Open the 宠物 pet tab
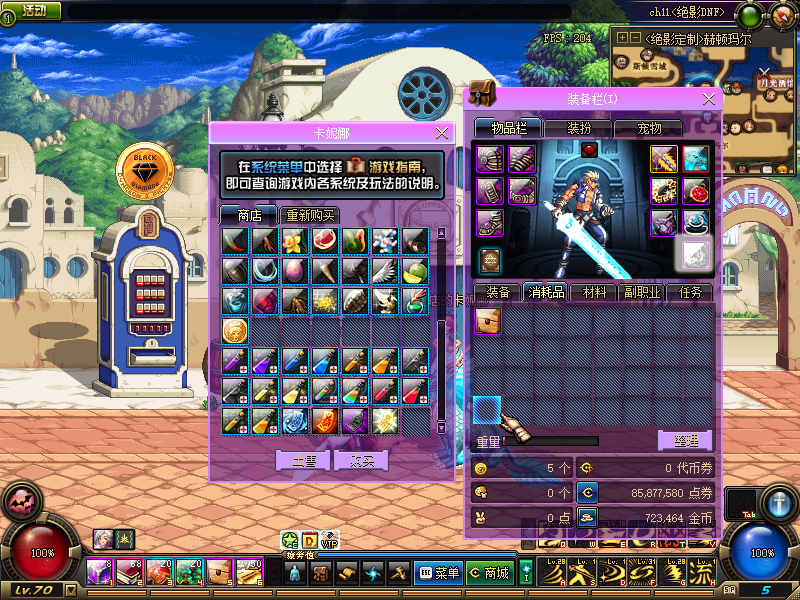This screenshot has height=600, width=800. (x=650, y=128)
